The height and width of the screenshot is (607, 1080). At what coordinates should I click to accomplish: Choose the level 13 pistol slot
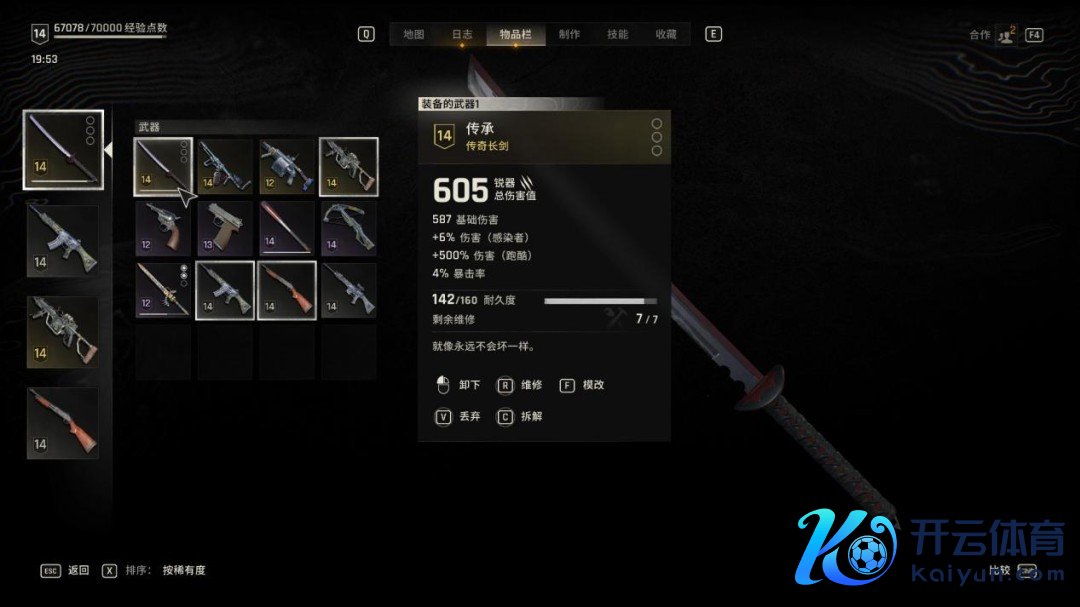(x=225, y=228)
